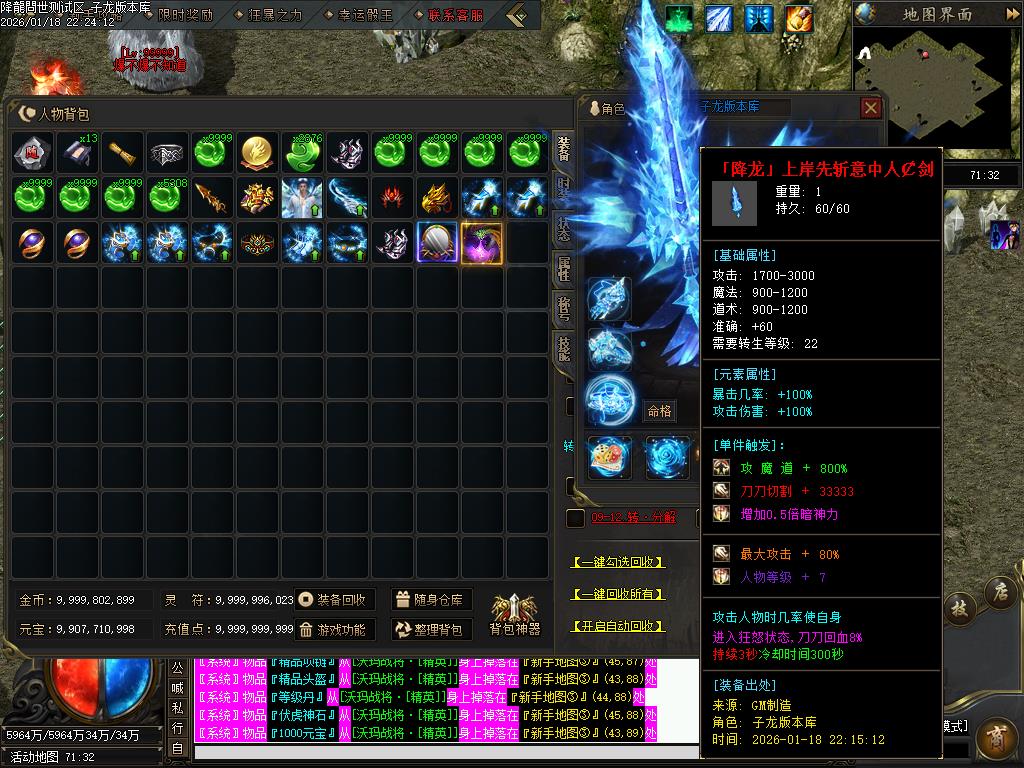1024x768 pixels.
Task: Close the character (角色) panel
Action: 871,108
